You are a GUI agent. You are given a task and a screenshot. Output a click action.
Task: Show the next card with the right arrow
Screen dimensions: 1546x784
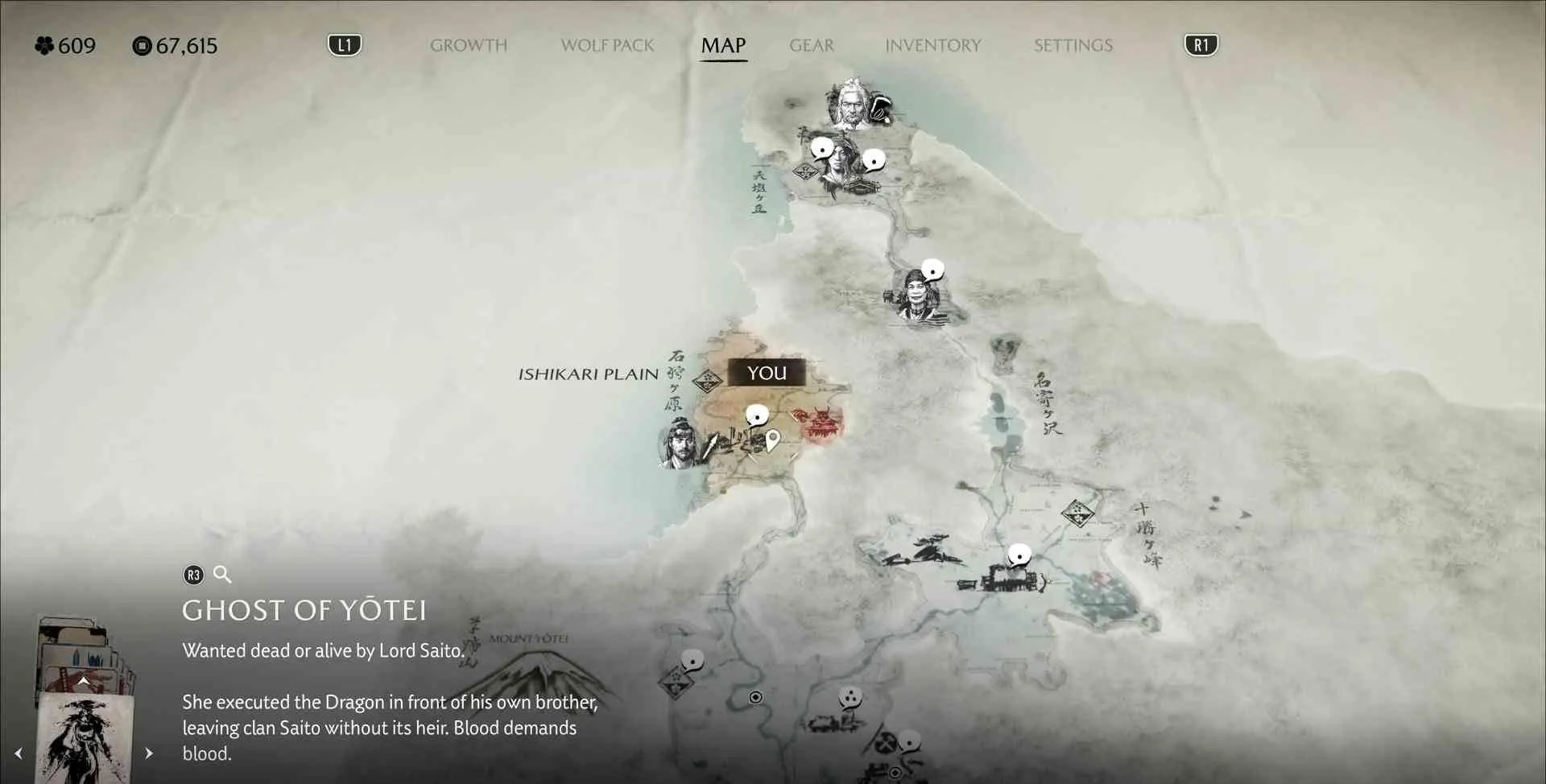coord(149,753)
